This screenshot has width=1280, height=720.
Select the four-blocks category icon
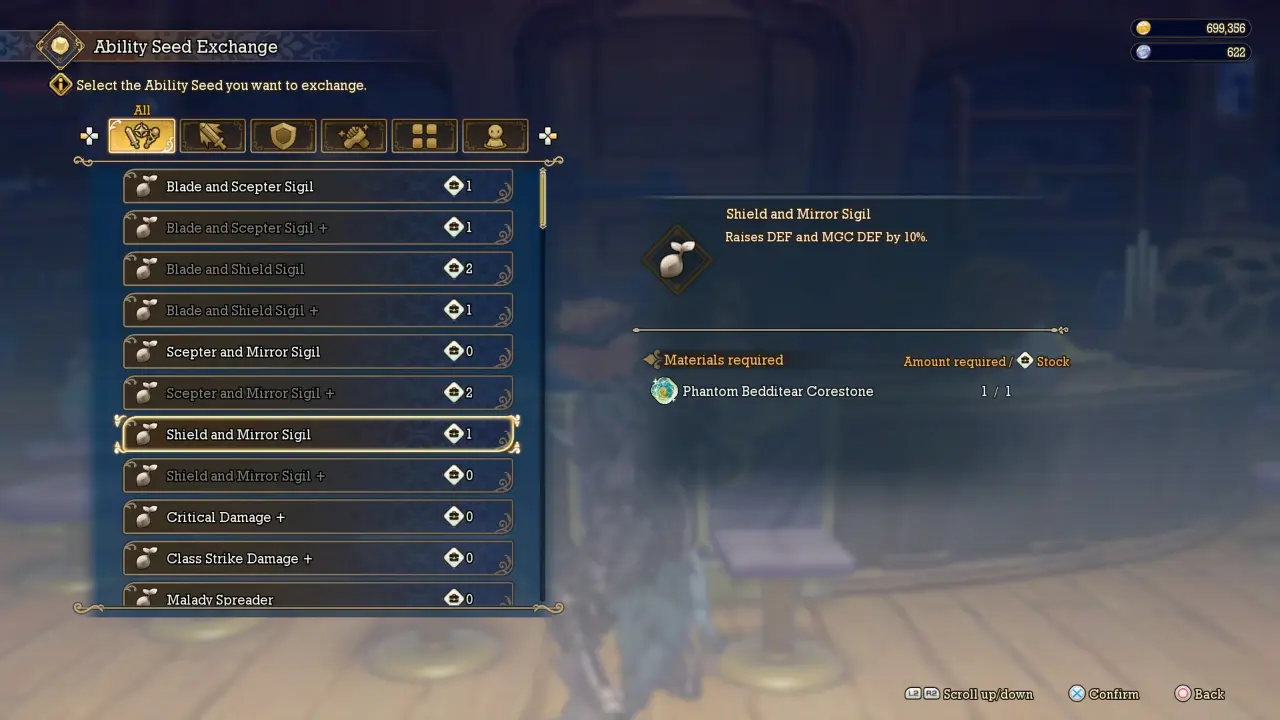424,135
